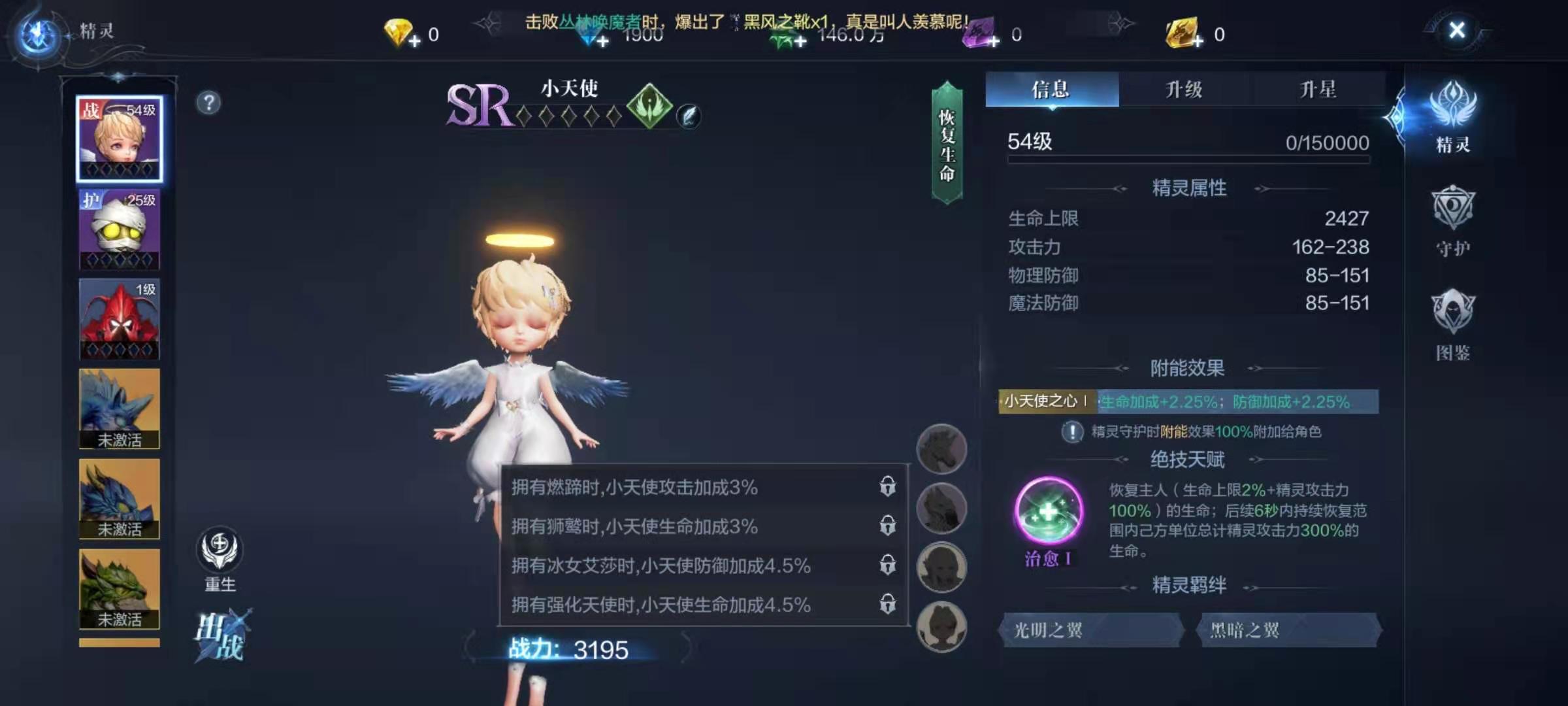This screenshot has width=1568, height=706.
Task: Toggle the lock beside the 燃蹄 bond effect
Action: click(888, 485)
